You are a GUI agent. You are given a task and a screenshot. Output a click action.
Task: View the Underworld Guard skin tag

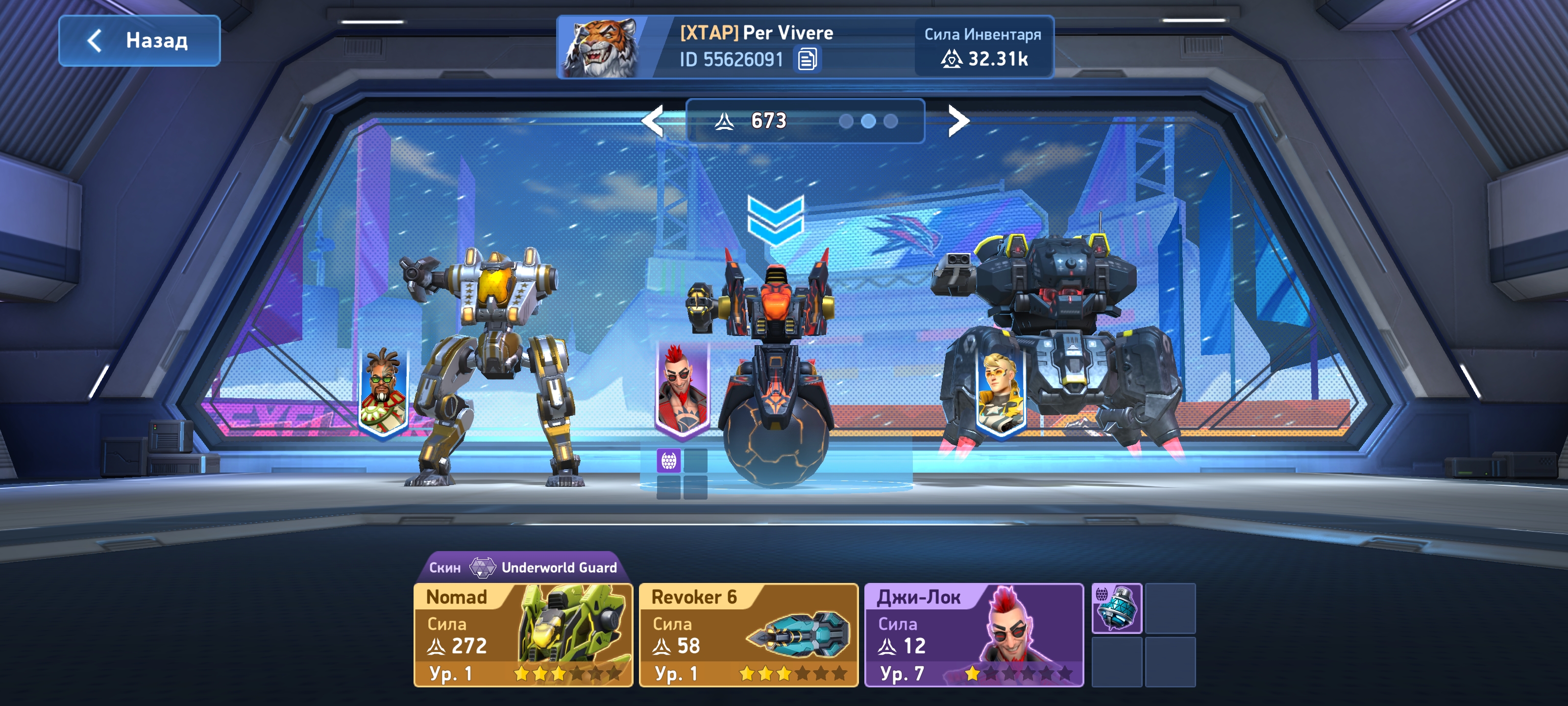click(x=522, y=567)
